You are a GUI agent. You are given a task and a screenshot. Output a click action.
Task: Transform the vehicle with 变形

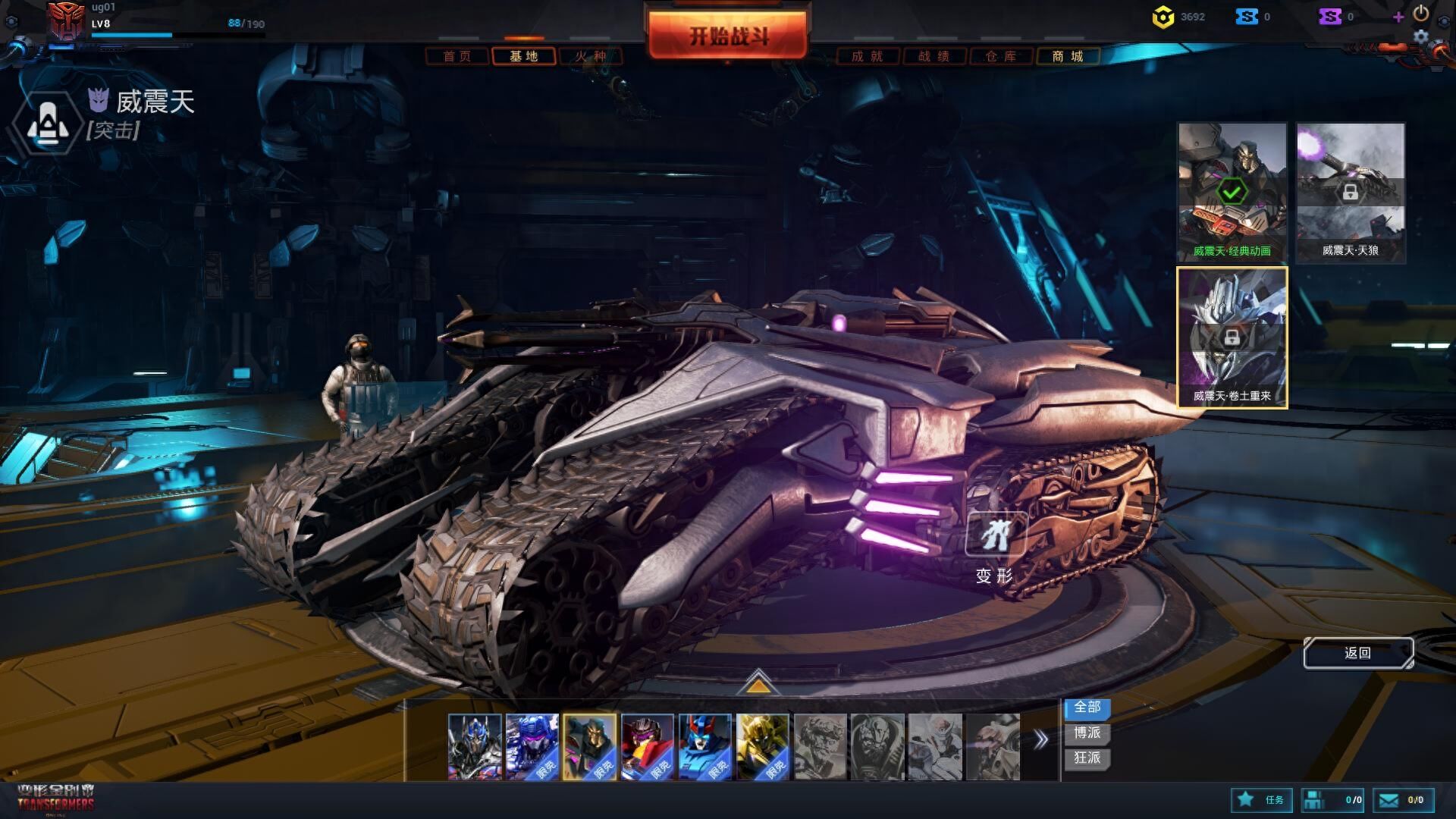tap(994, 548)
